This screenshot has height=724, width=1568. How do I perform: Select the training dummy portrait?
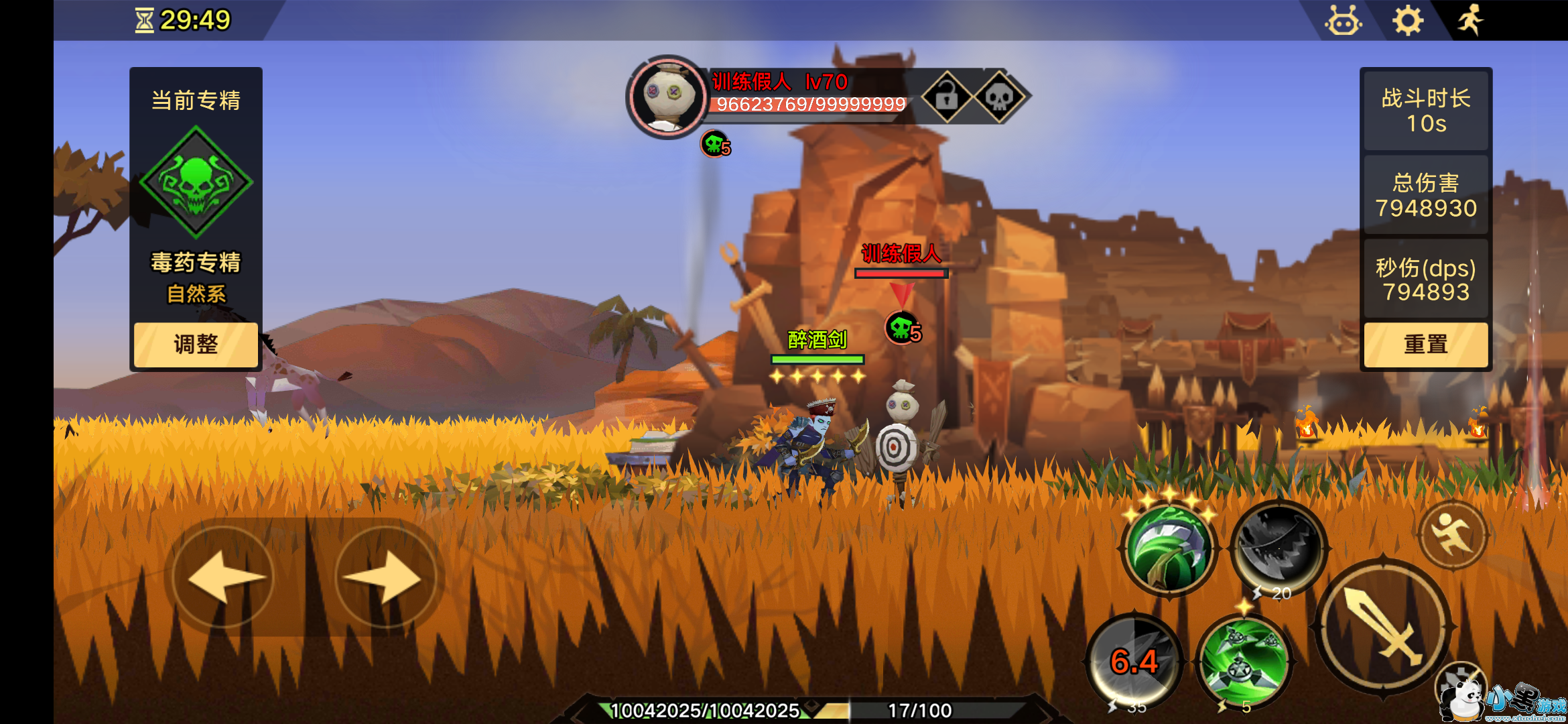point(666,98)
